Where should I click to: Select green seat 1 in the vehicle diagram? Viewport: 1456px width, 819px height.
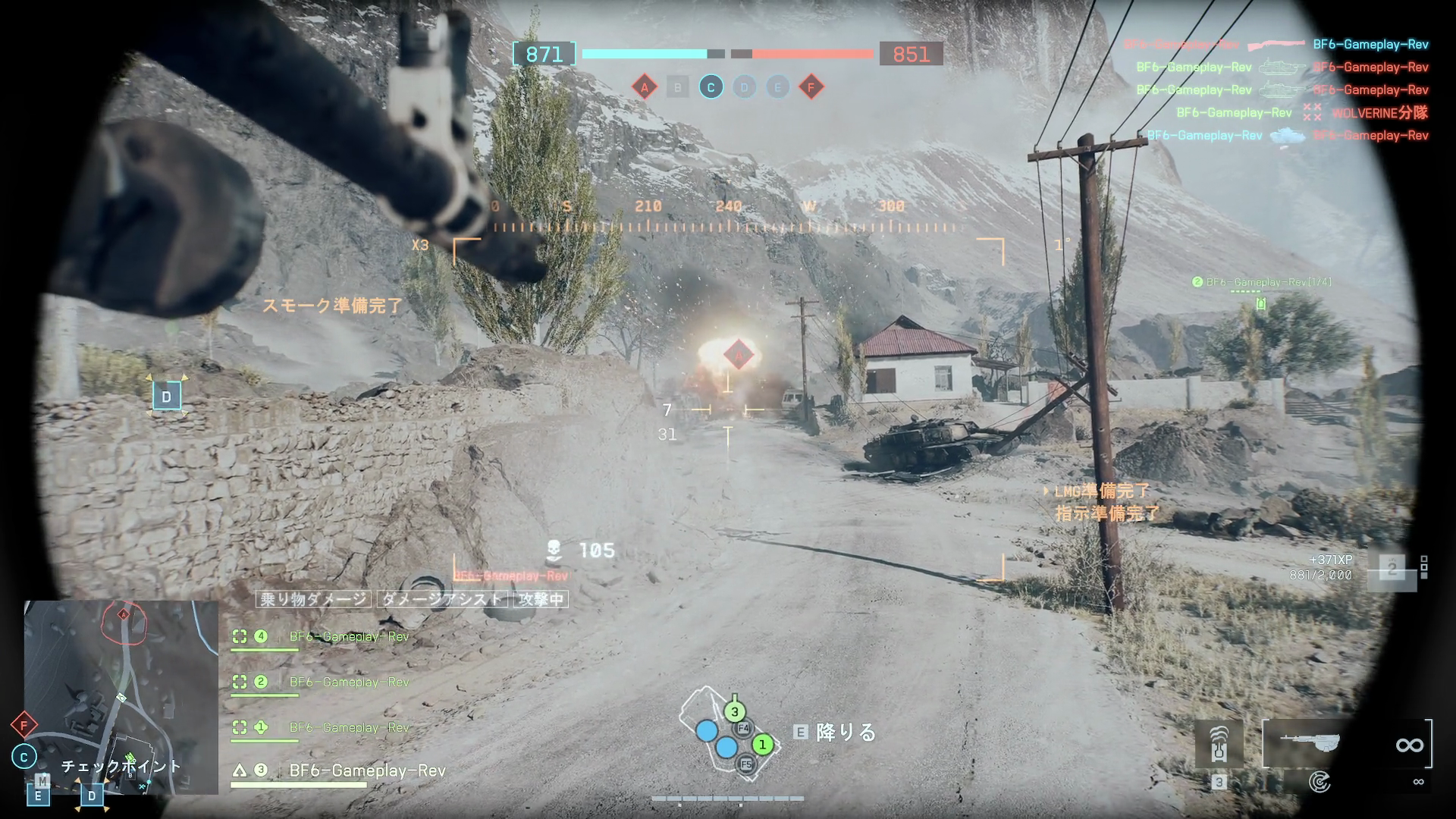click(x=764, y=745)
